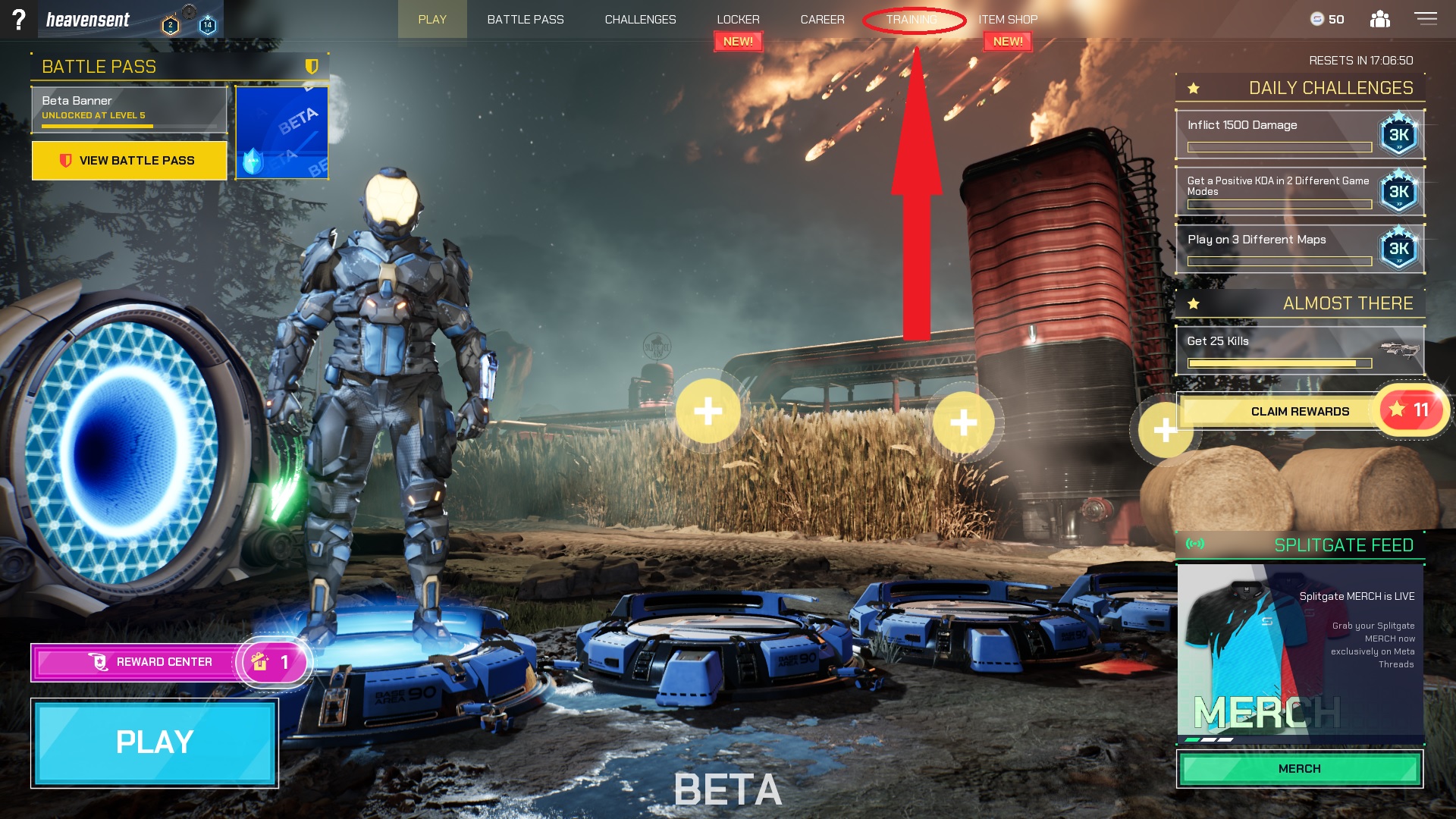Open the friends list icon
Screen dimensions: 1456x819
(1379, 19)
